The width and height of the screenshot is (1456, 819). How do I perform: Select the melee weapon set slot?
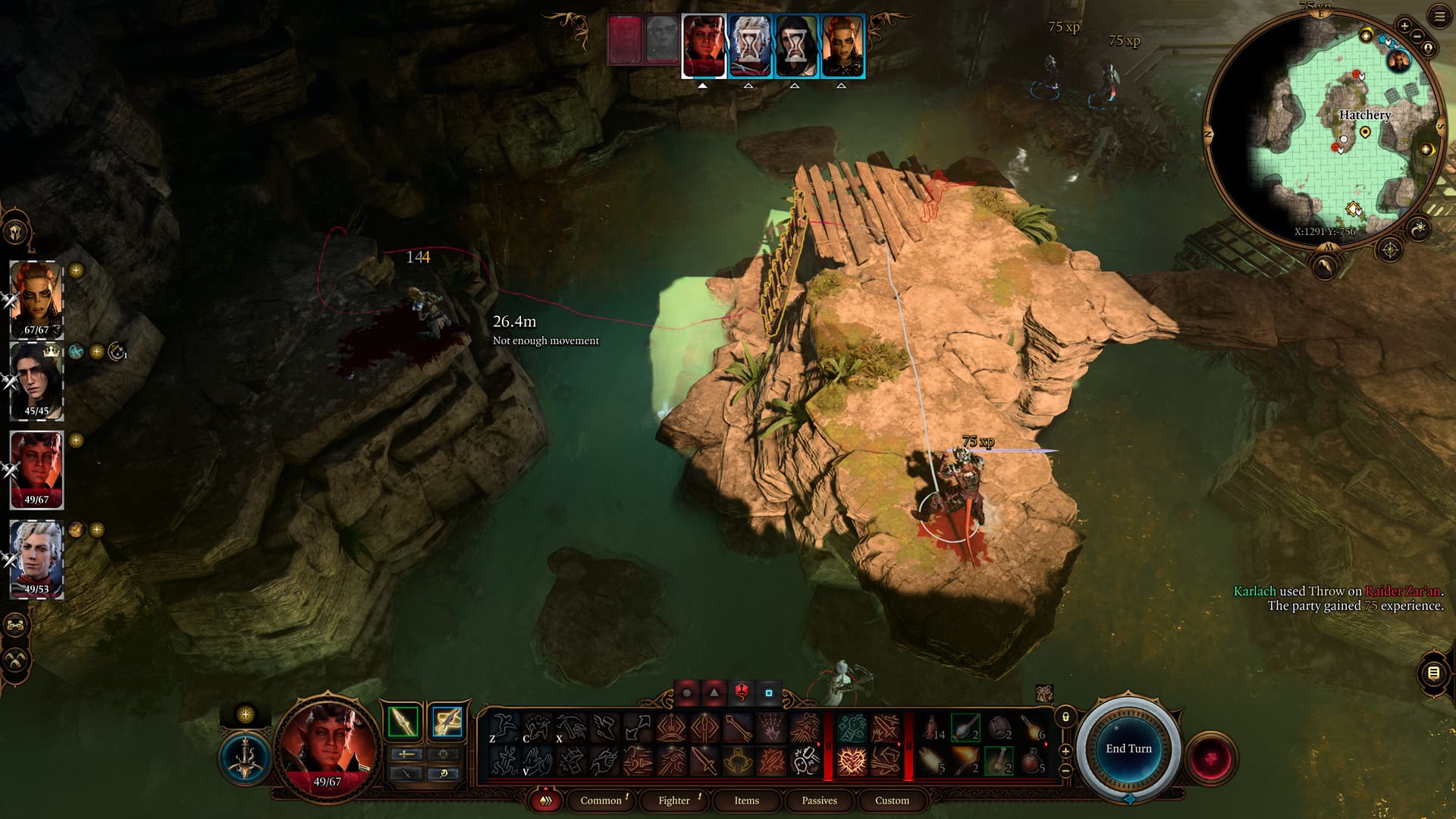(403, 722)
